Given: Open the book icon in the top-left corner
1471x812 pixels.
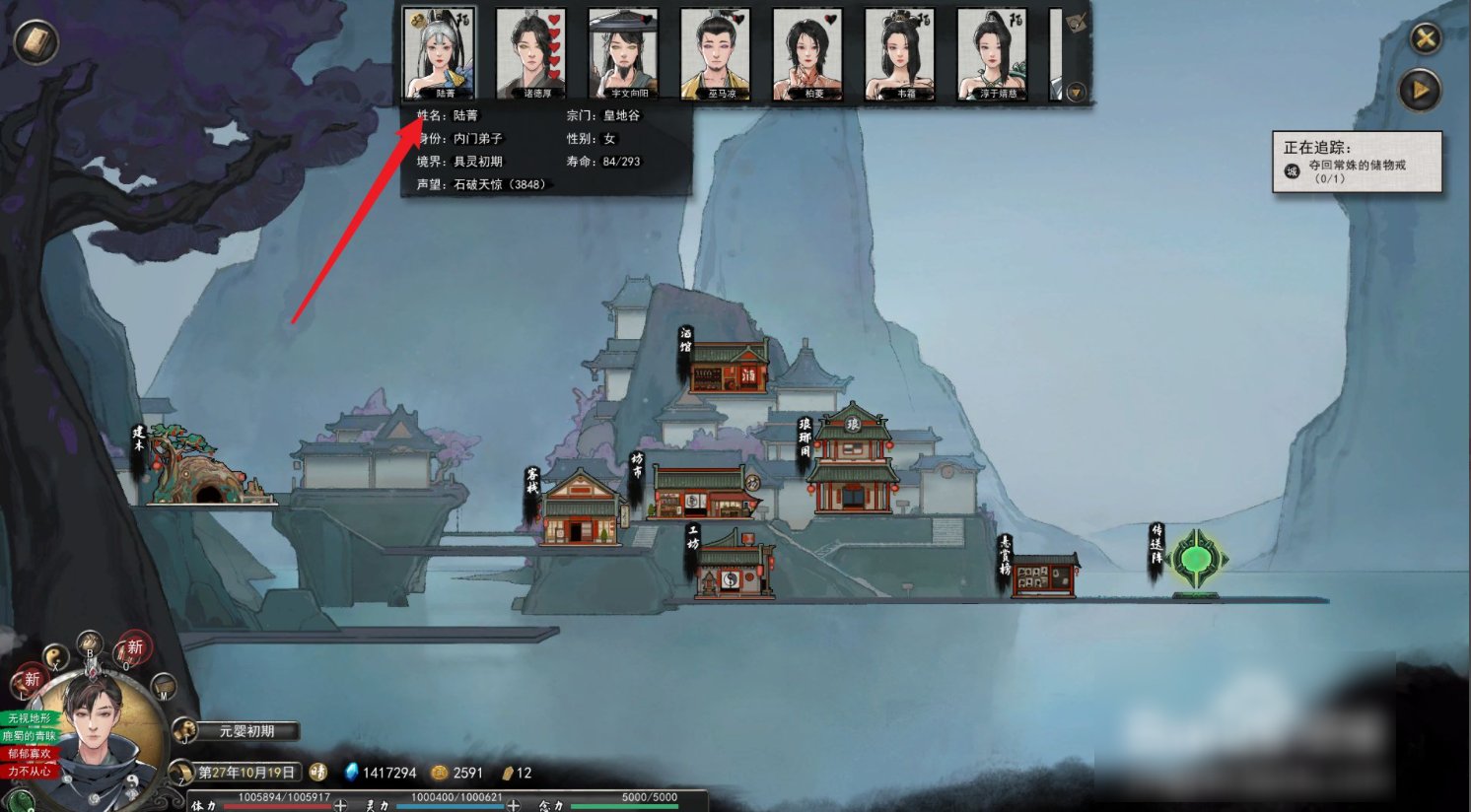Looking at the screenshot, I should click(x=36, y=41).
